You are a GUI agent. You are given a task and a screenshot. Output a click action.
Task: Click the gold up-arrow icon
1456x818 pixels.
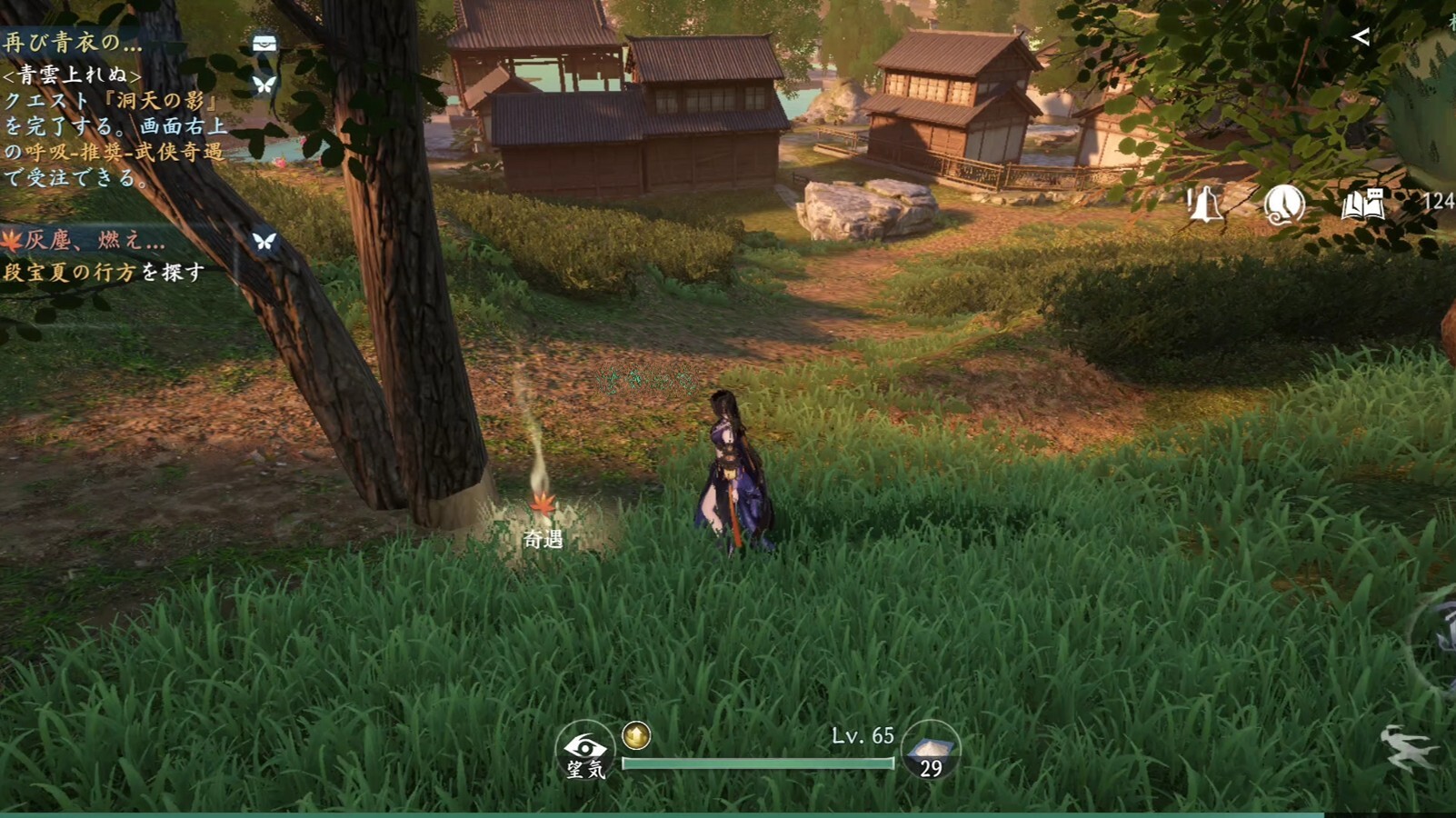[x=636, y=734]
